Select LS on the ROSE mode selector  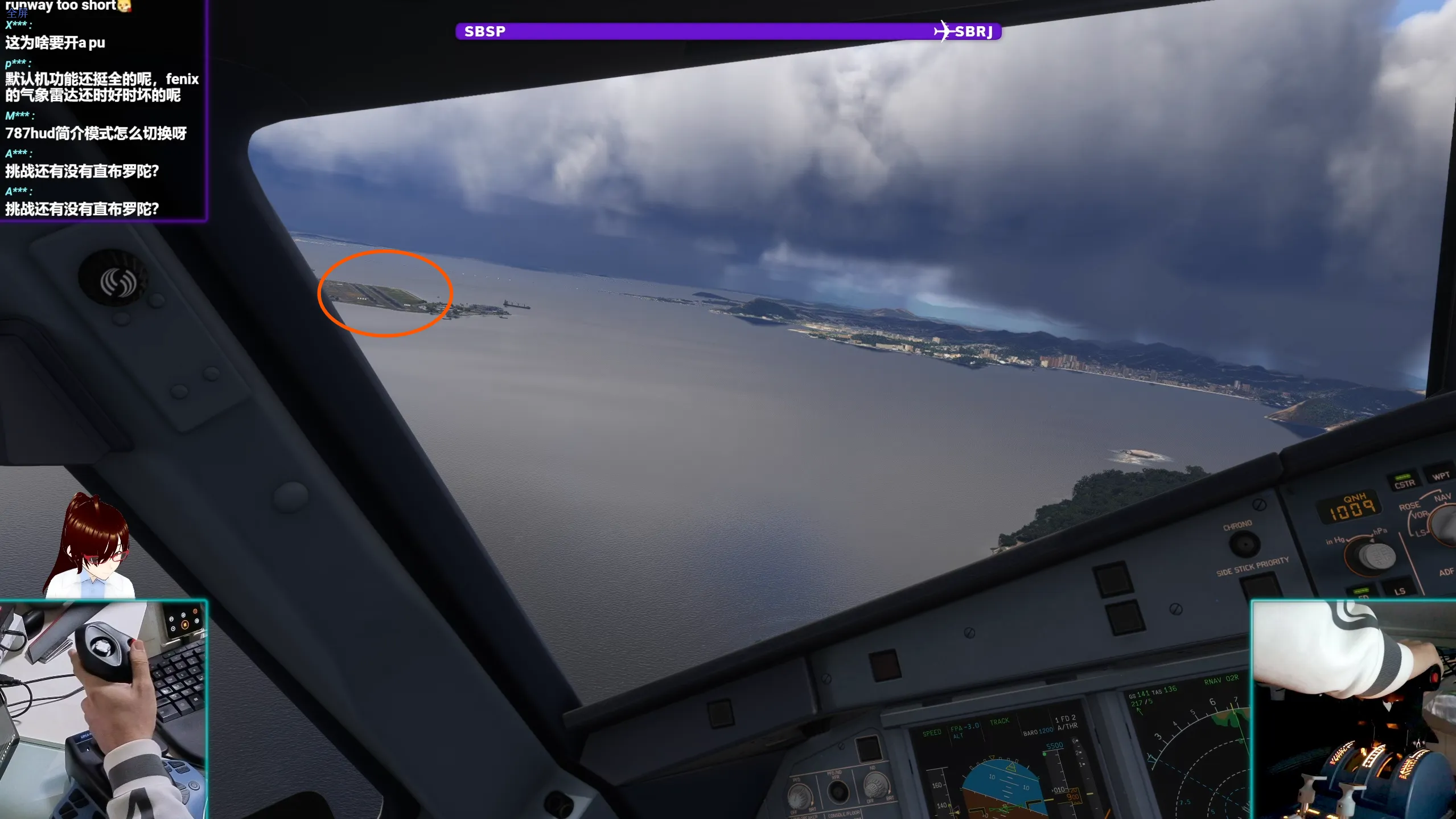pyautogui.click(x=1421, y=534)
